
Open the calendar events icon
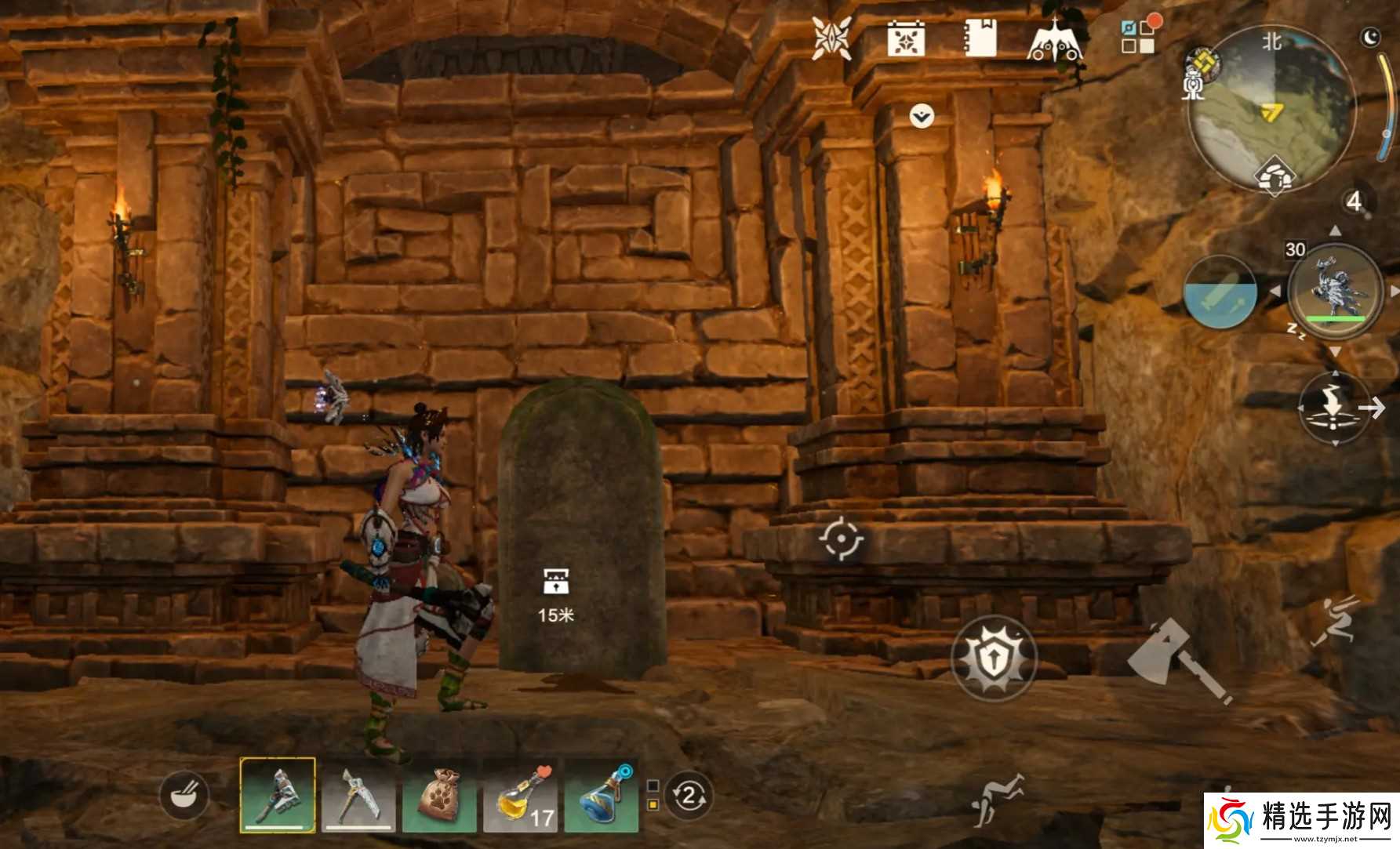pos(906,38)
